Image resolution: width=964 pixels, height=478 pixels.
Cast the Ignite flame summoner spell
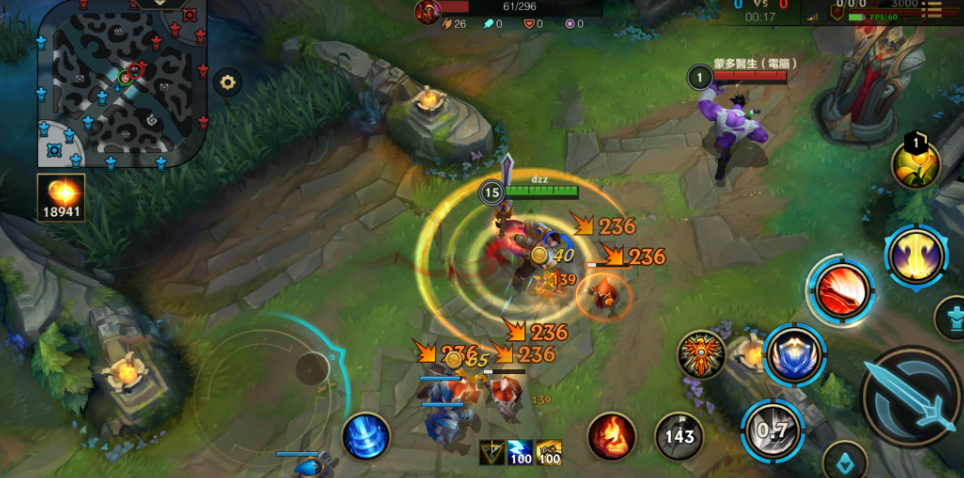tap(611, 436)
